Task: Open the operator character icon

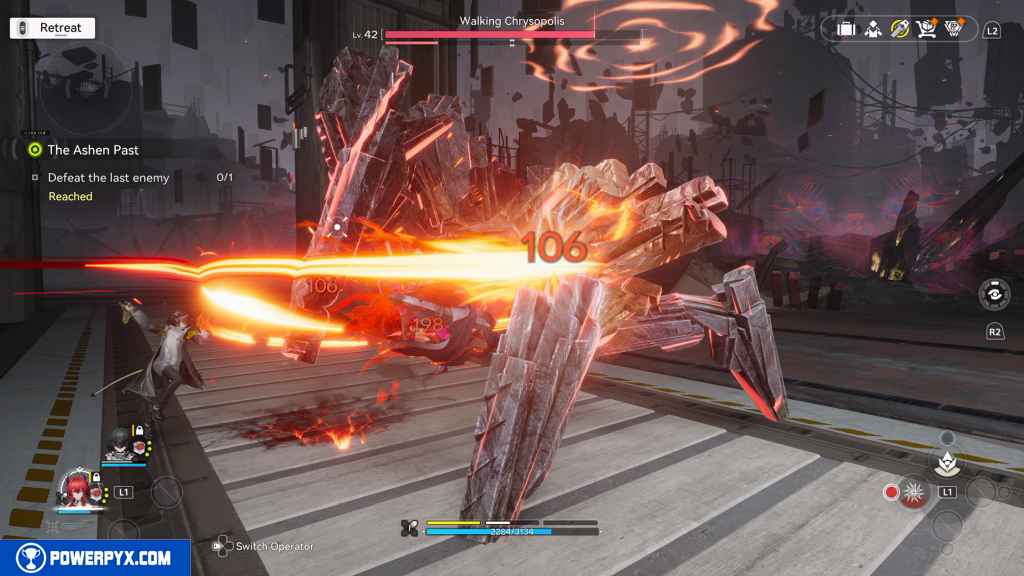Action: point(873,29)
